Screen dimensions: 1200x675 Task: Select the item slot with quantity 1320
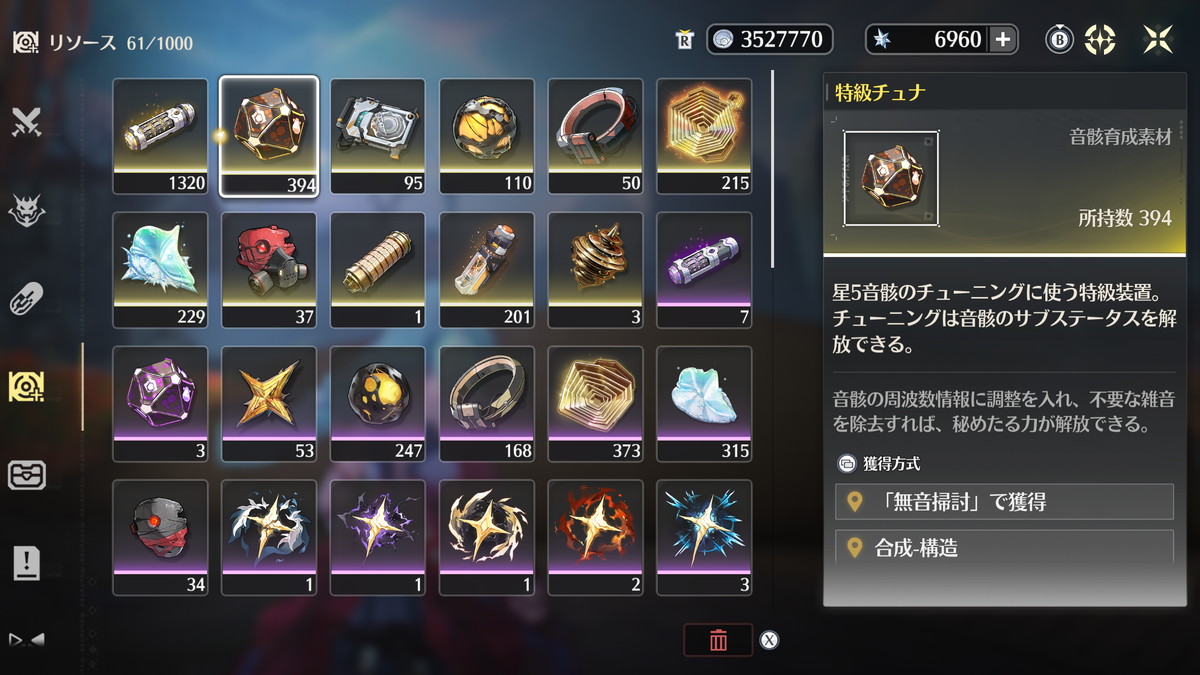click(160, 136)
